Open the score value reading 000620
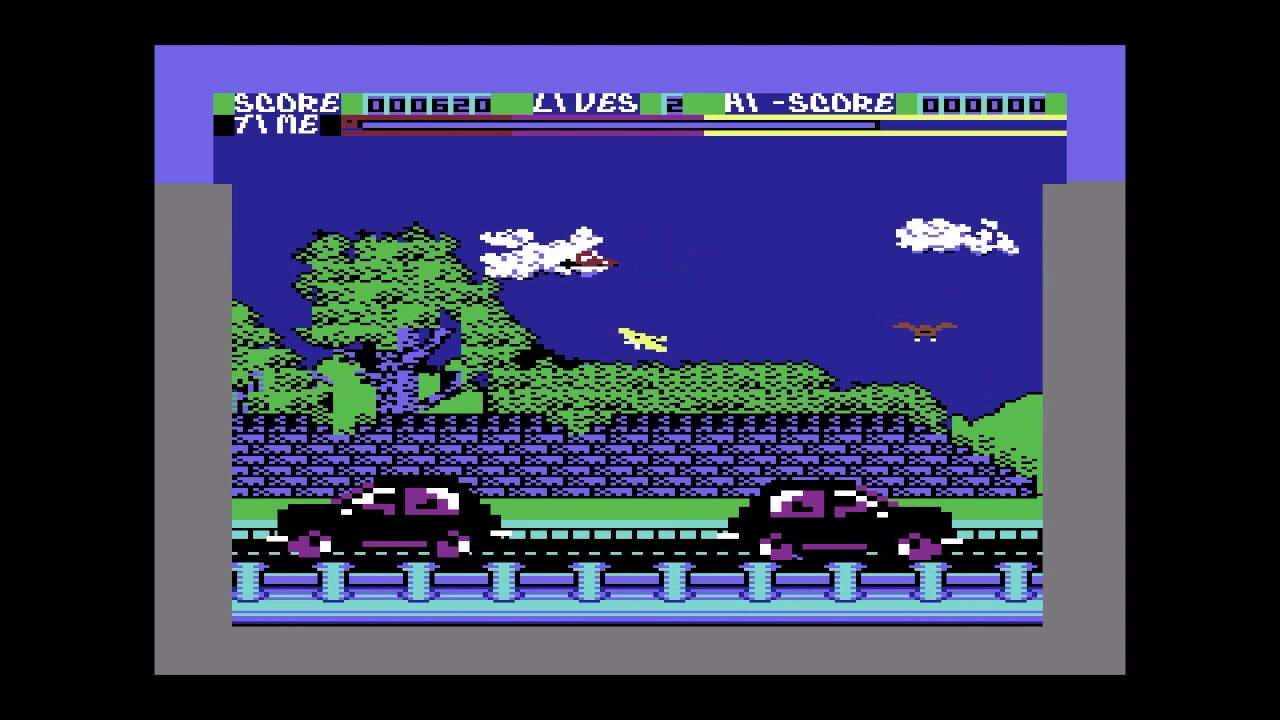Image resolution: width=1280 pixels, height=720 pixels. [430, 101]
